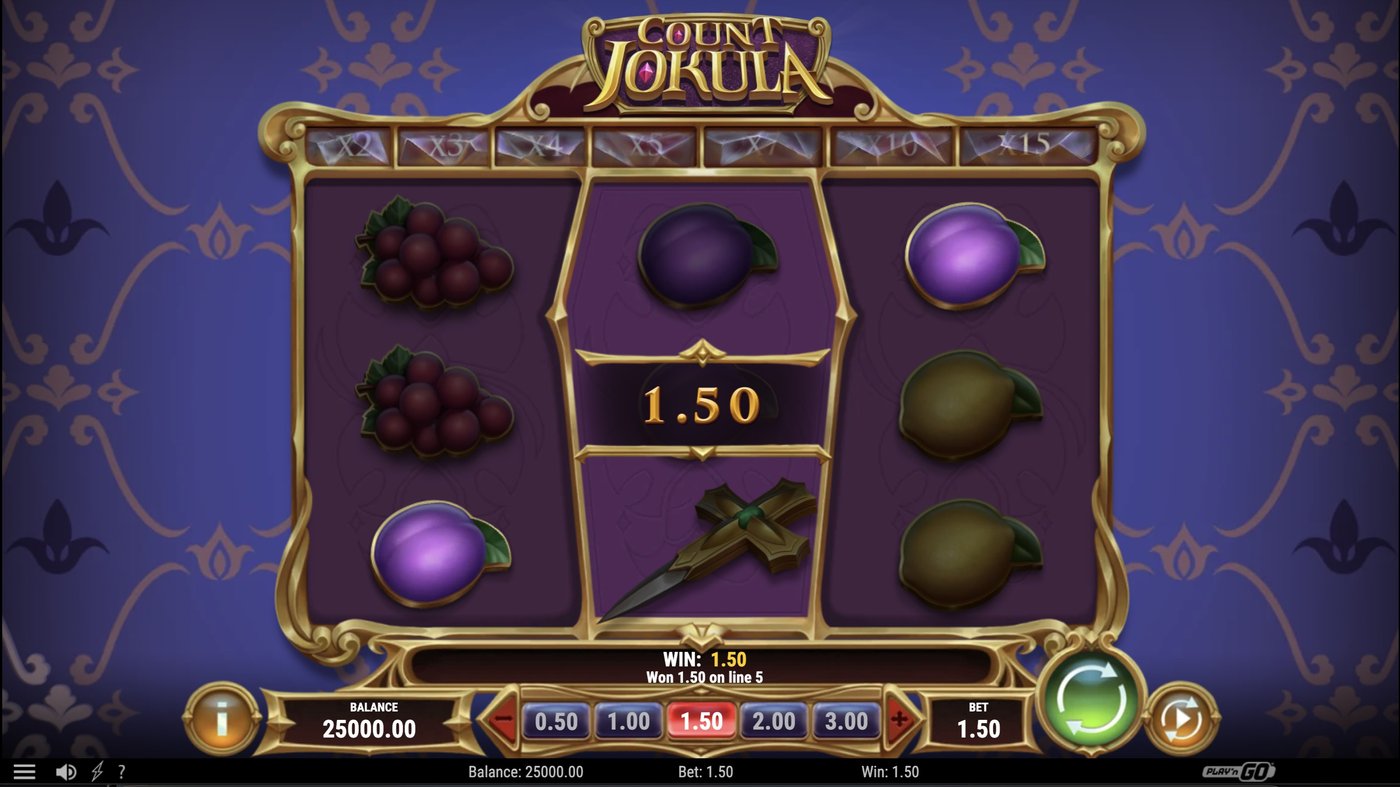Mute the game sound
Screen dimensions: 1400x787
(64, 771)
